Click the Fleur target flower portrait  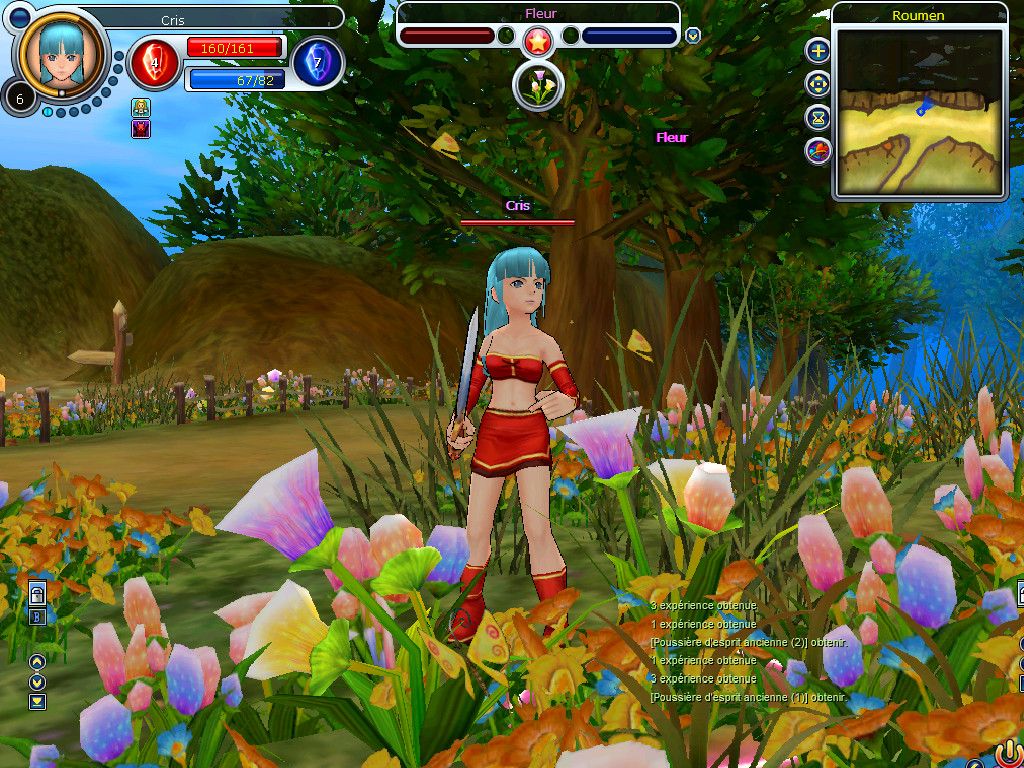pos(538,86)
